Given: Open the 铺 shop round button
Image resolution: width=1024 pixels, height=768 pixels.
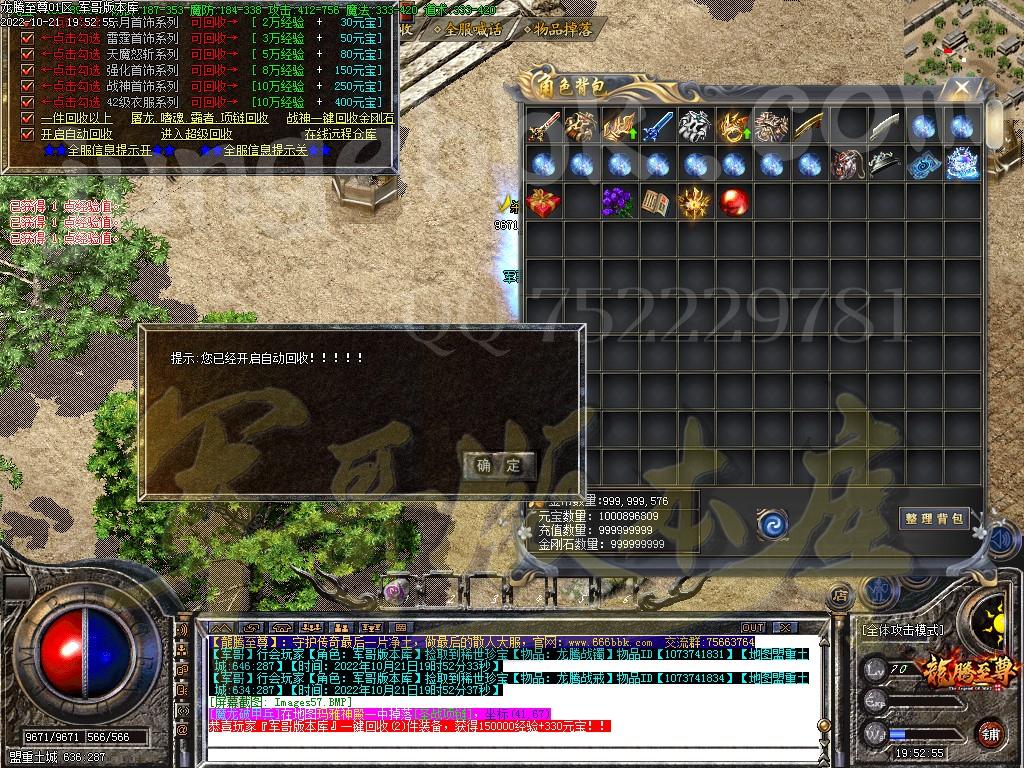Looking at the screenshot, I should (x=989, y=733).
